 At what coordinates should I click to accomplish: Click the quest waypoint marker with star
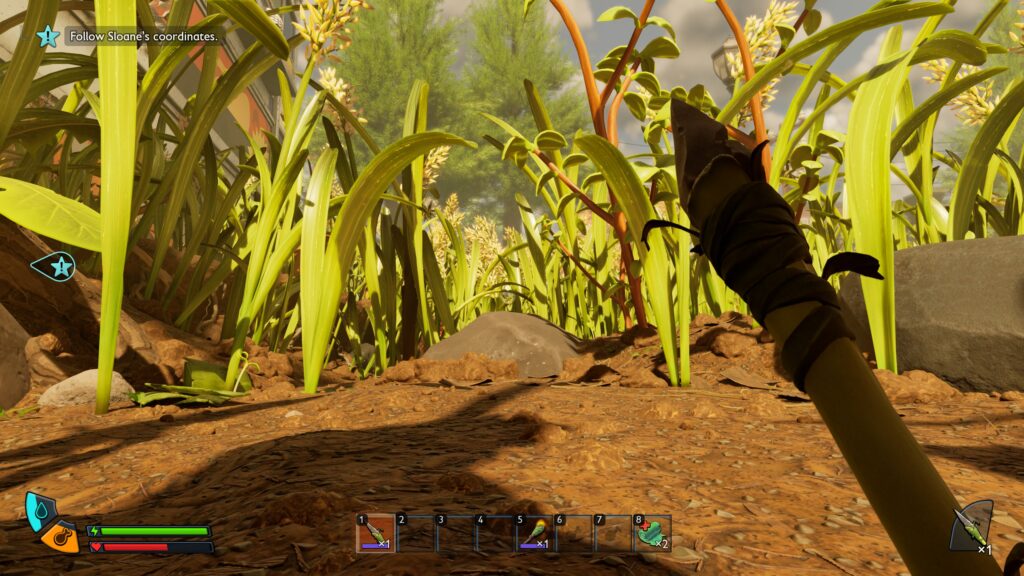[57, 267]
